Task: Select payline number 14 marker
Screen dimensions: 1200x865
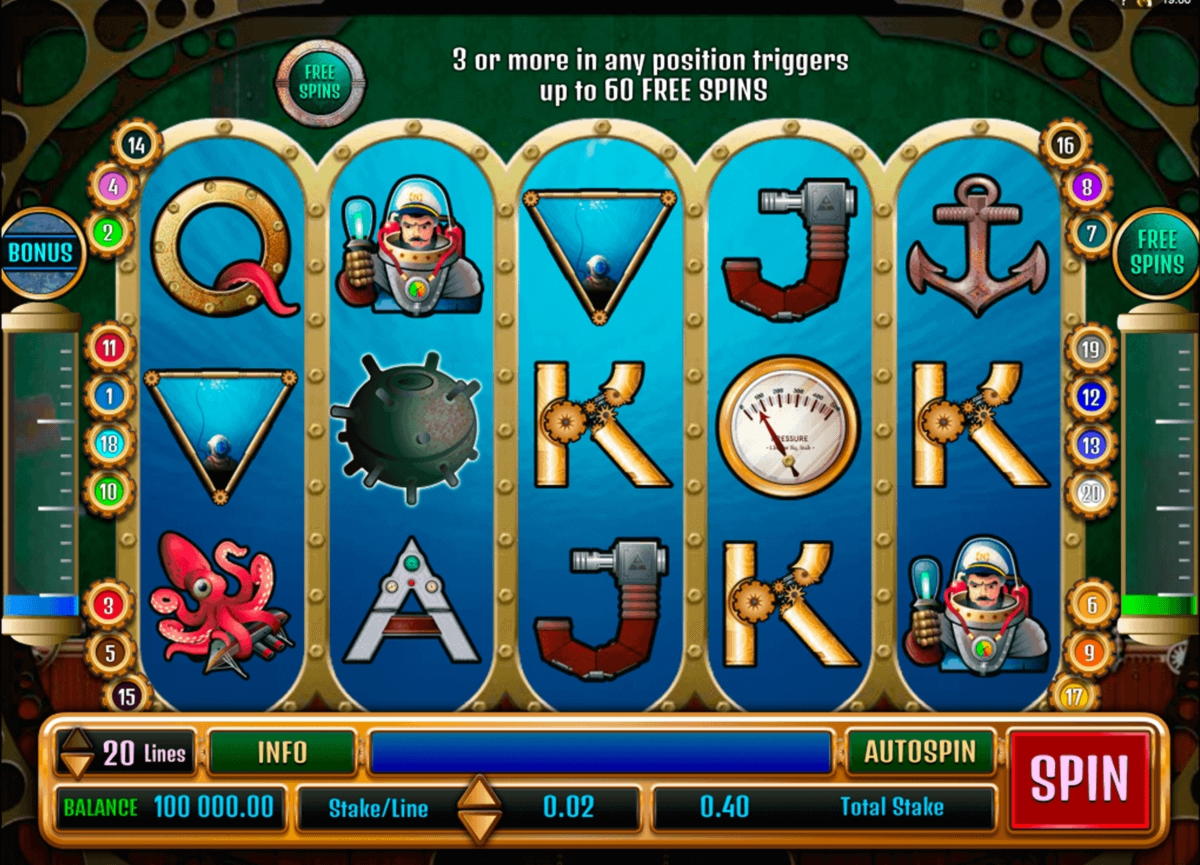Action: [x=137, y=146]
